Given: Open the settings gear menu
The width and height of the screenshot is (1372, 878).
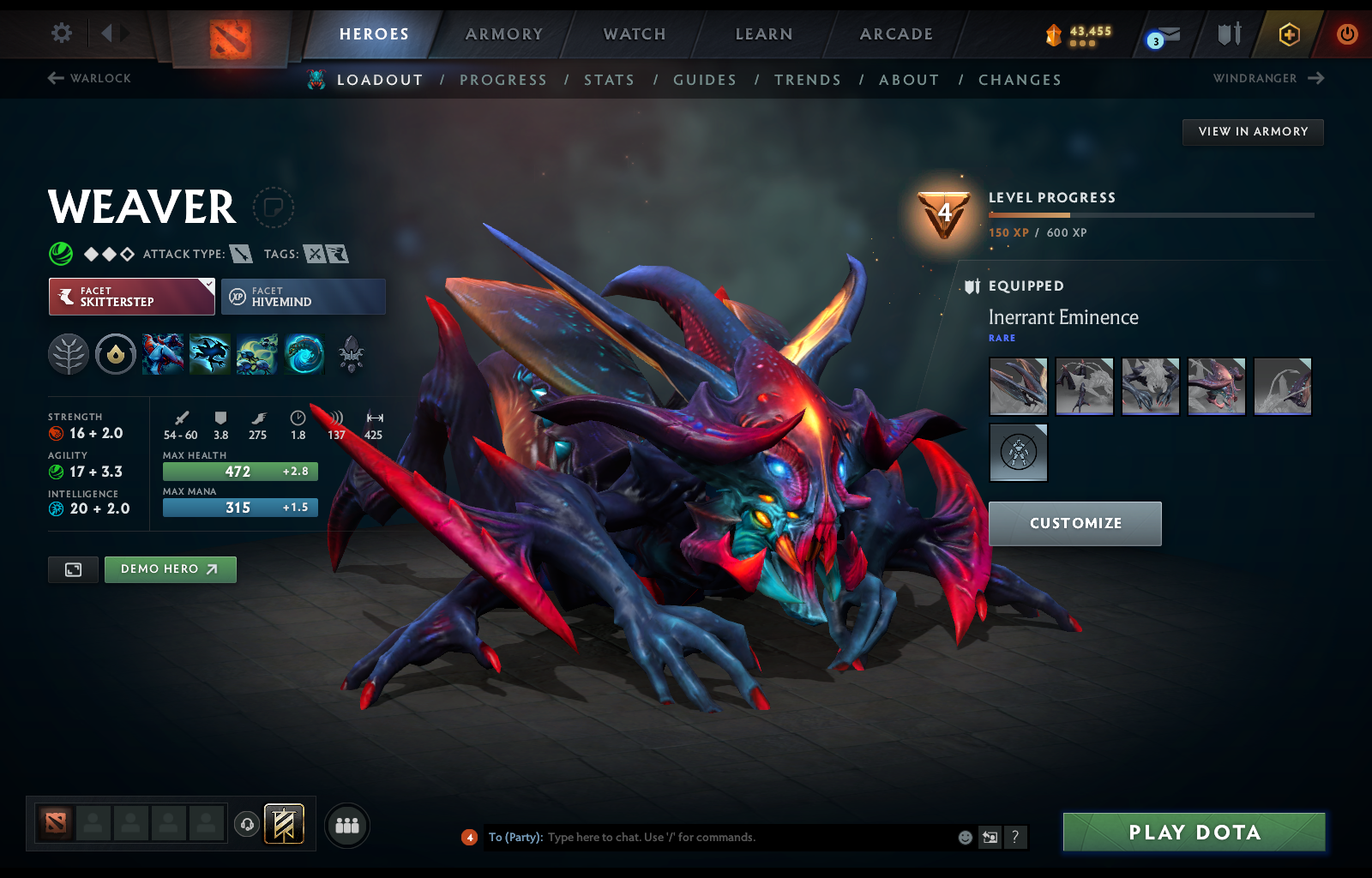Looking at the screenshot, I should point(60,32).
